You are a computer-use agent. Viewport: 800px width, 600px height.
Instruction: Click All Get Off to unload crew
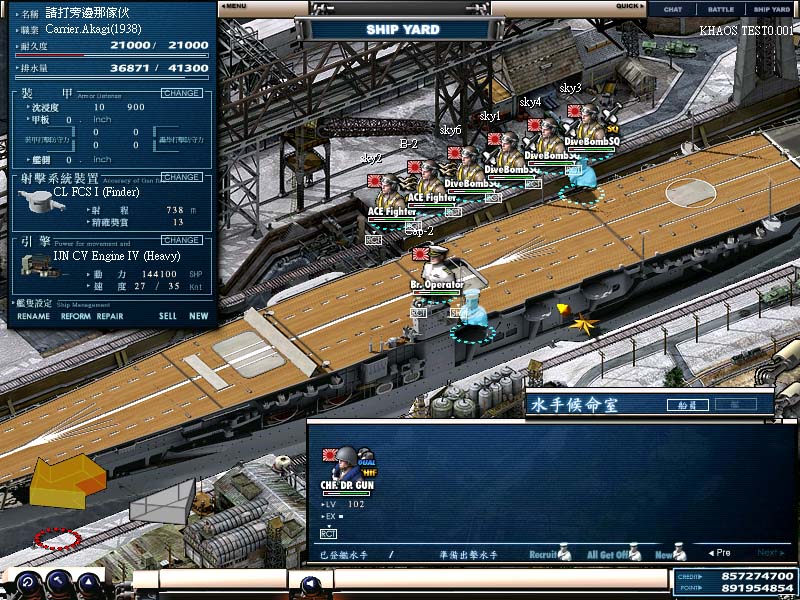(612, 553)
